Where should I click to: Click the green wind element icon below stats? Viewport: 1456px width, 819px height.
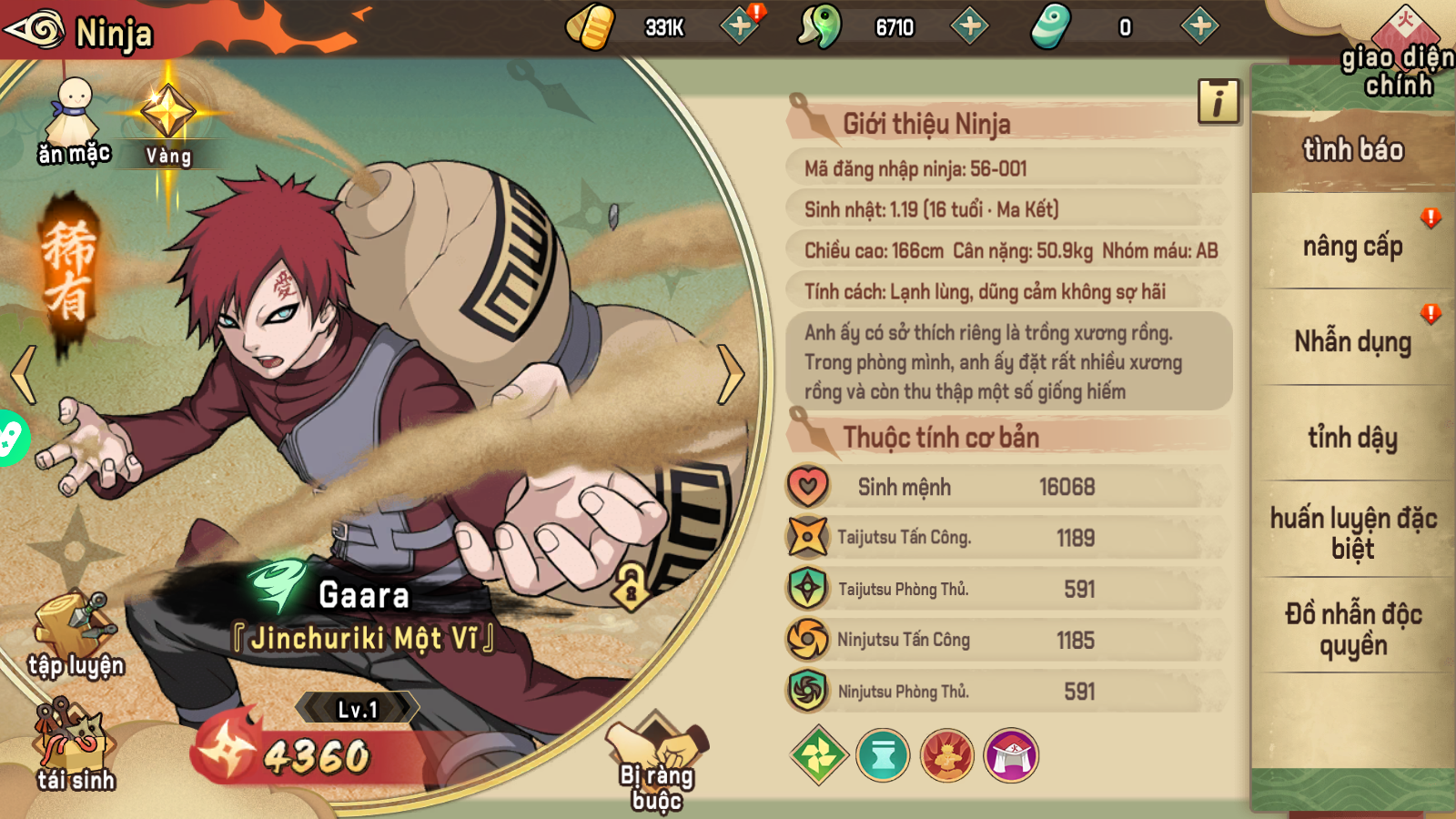click(818, 754)
